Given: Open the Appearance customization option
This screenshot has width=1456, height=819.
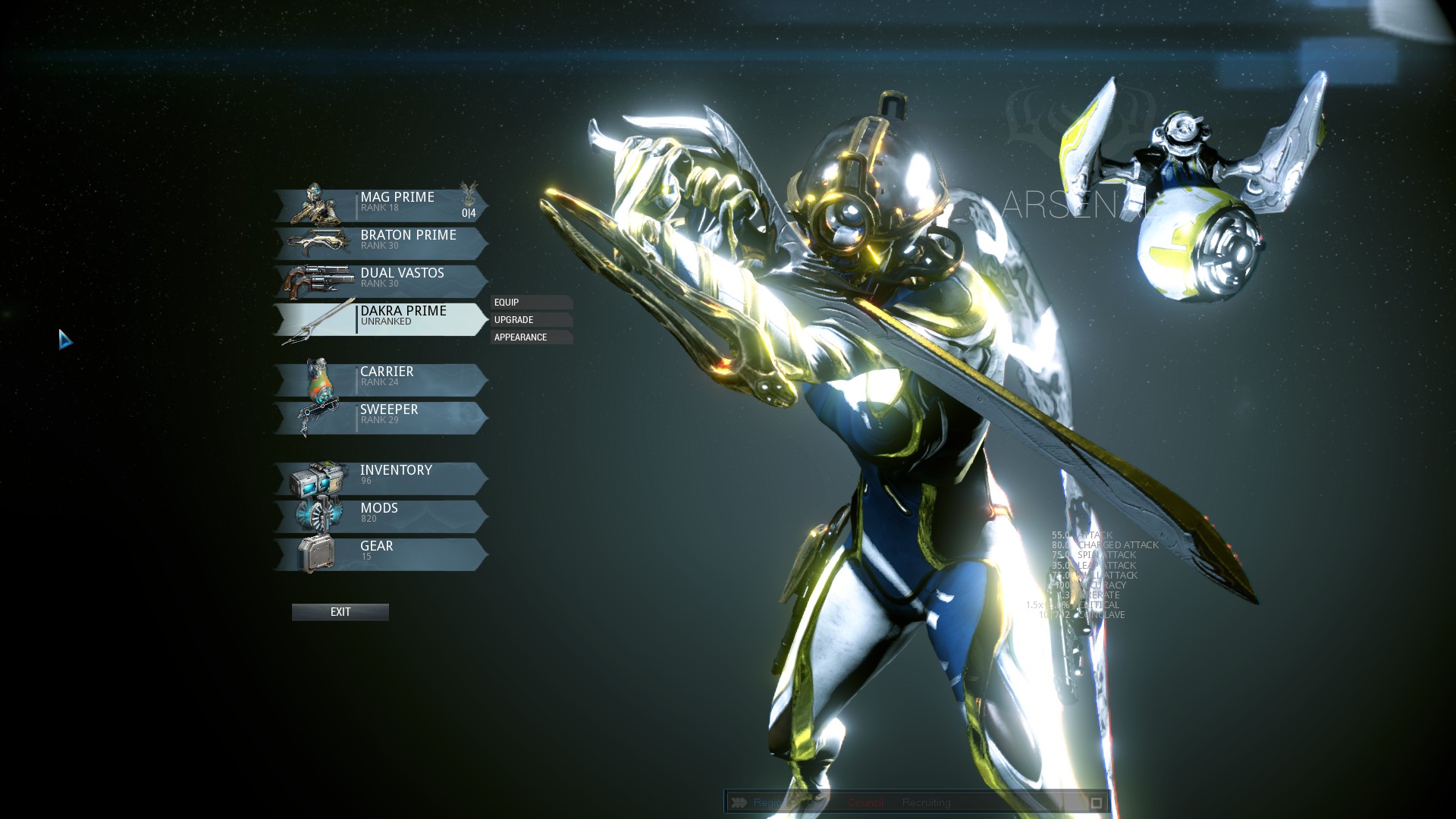Looking at the screenshot, I should [530, 337].
